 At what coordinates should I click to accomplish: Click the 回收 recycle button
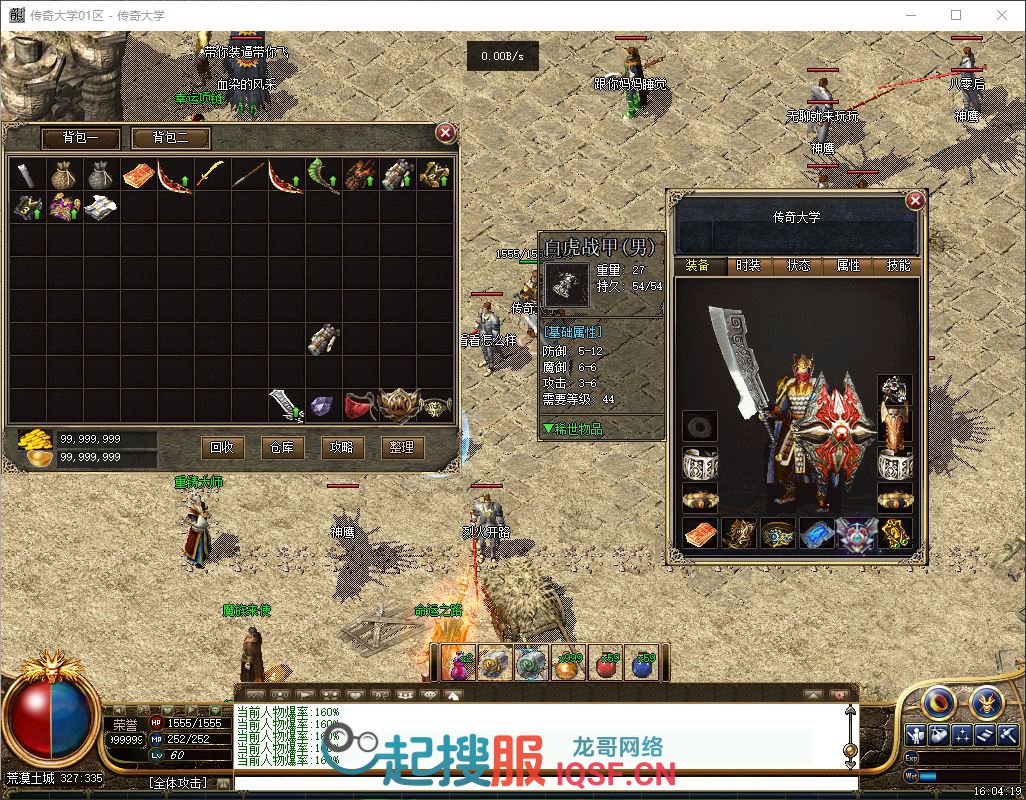[x=222, y=447]
